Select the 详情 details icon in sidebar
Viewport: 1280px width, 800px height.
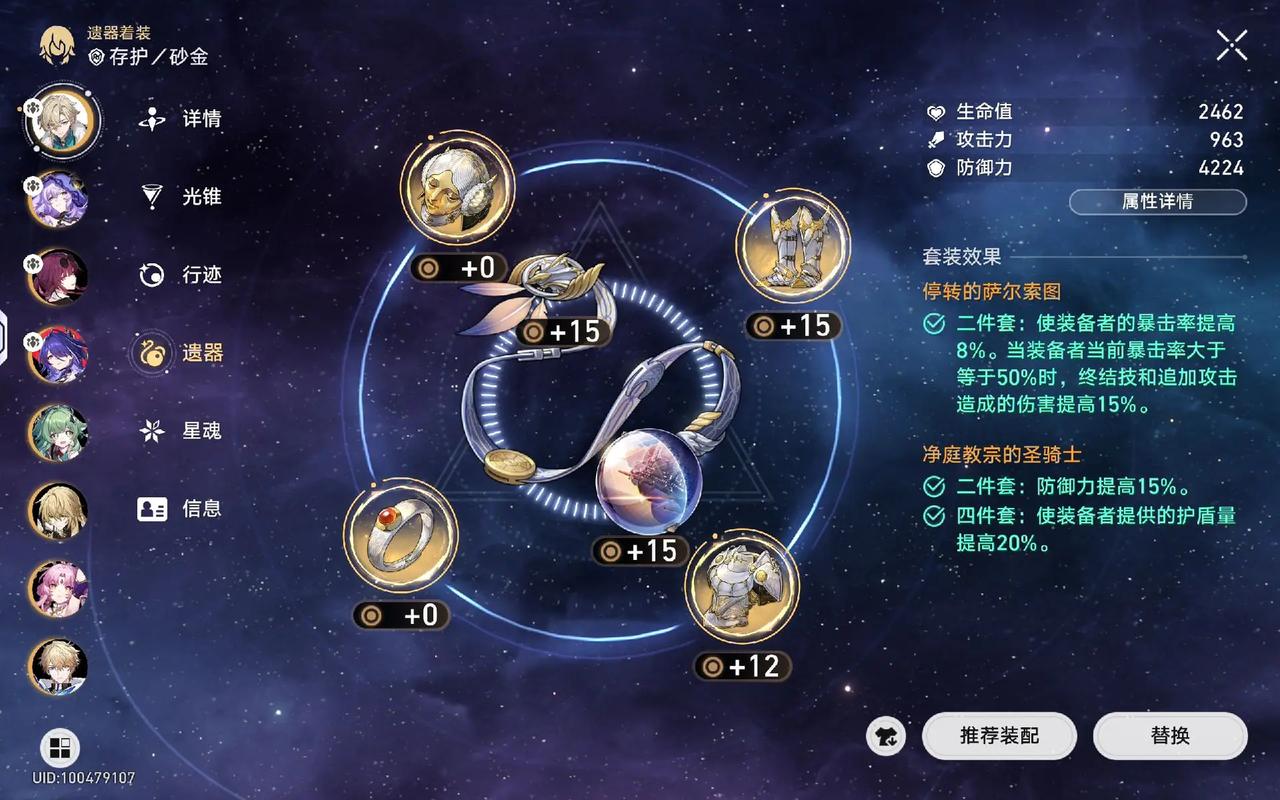pos(150,120)
